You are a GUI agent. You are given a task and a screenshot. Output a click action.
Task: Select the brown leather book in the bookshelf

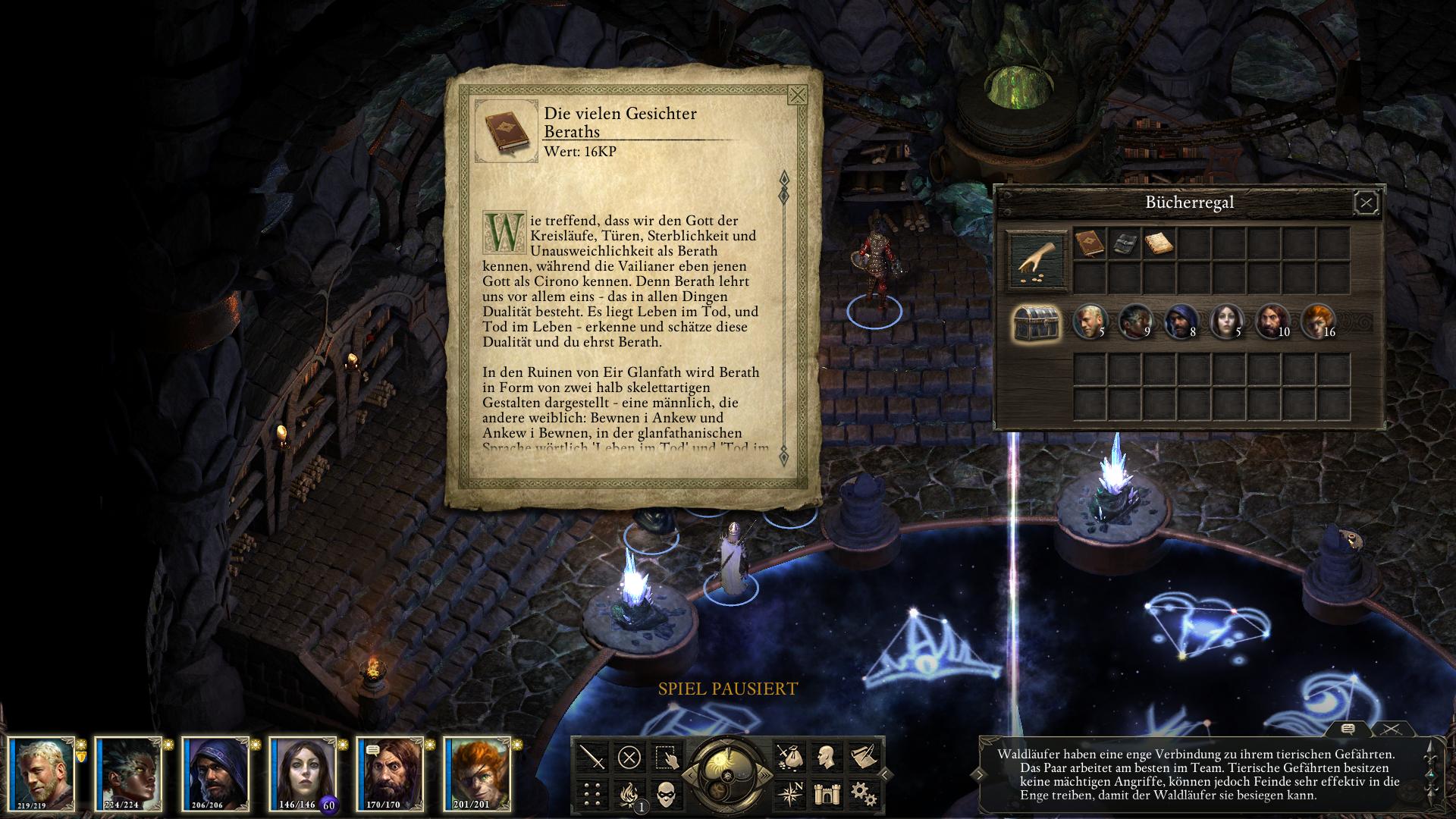point(1088,243)
